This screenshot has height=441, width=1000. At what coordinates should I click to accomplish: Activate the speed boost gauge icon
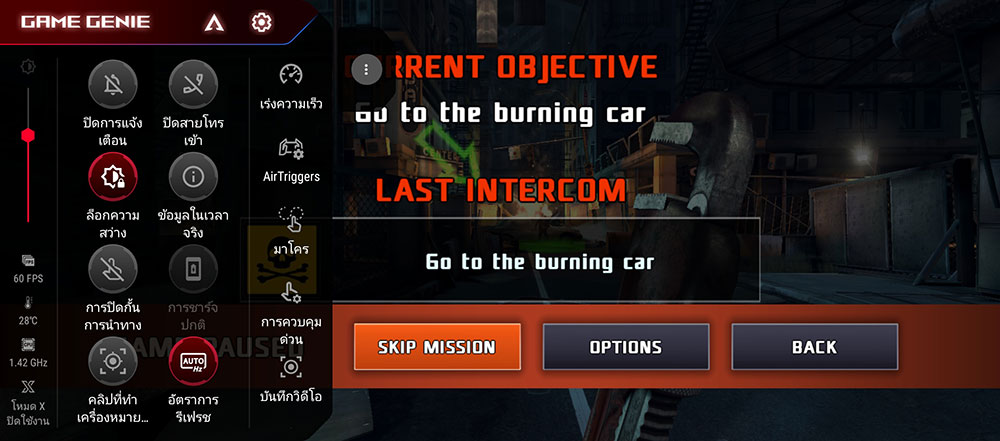[x=291, y=76]
